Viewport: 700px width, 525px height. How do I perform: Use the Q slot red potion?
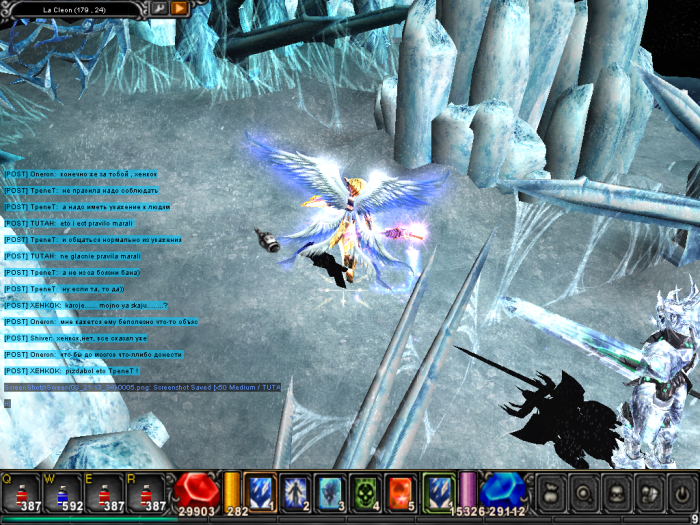click(x=22, y=492)
